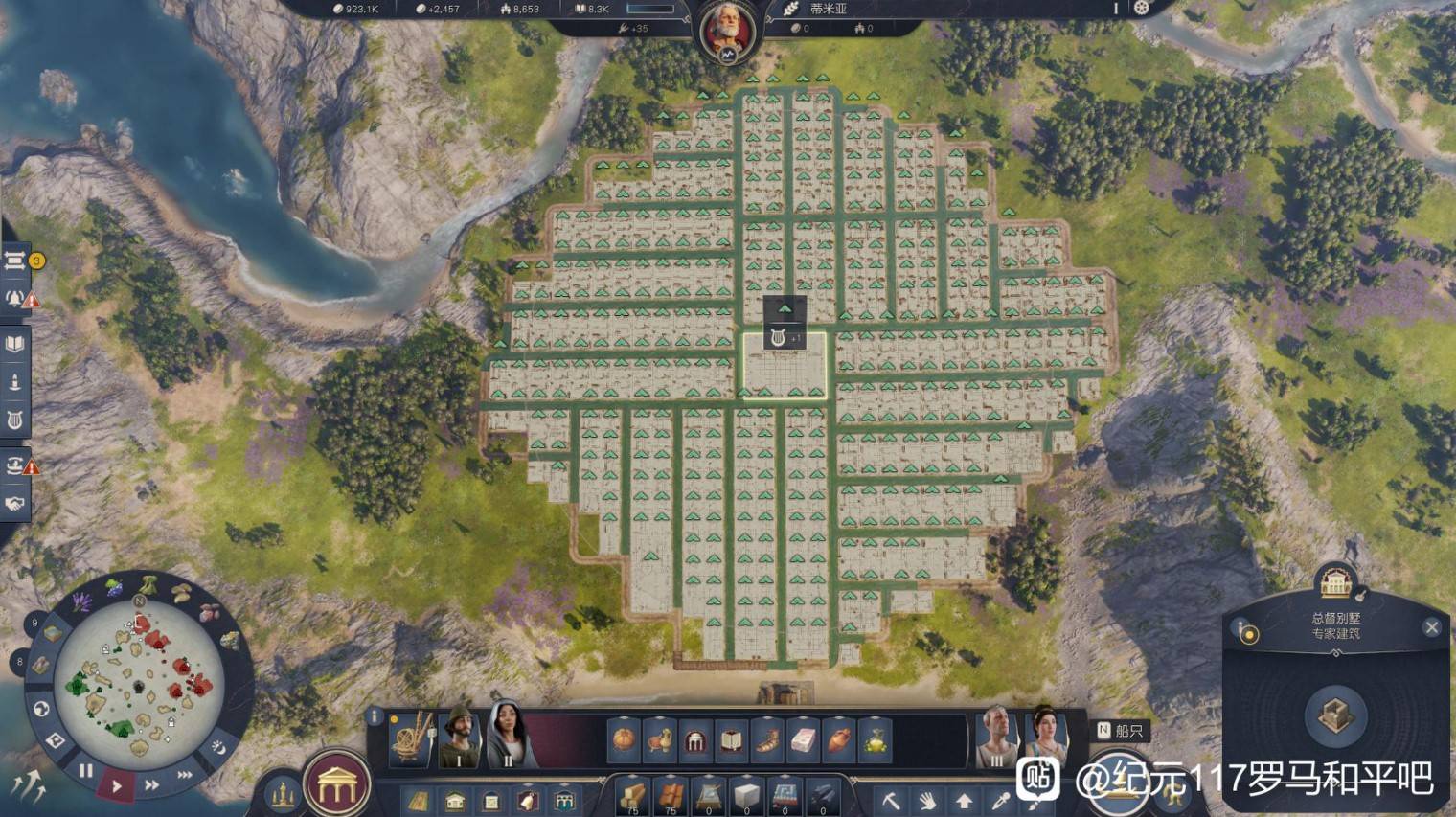Select the tier III man portrait
1456x817 pixels.
pos(997,736)
